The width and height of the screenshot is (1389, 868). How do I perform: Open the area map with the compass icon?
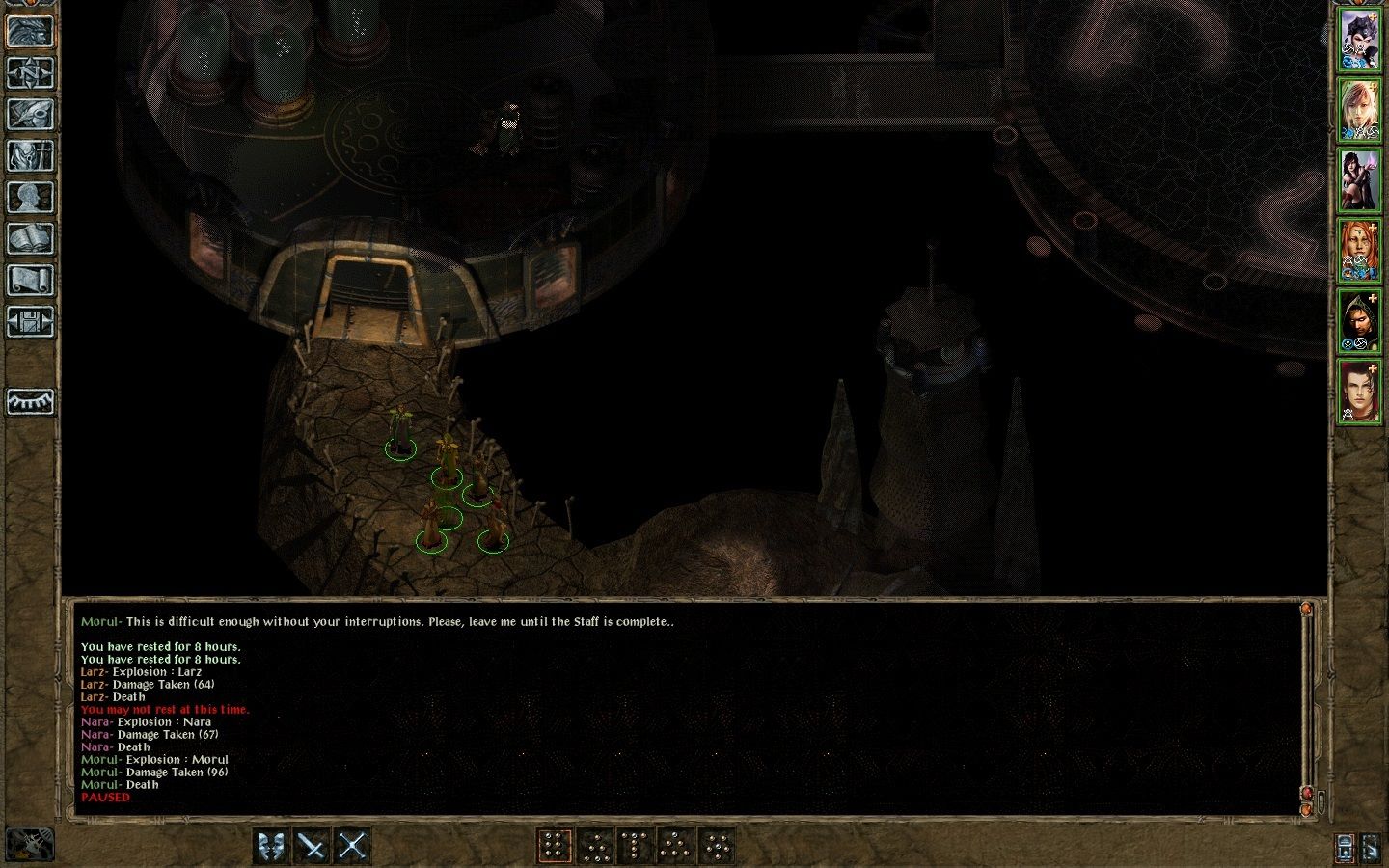click(x=30, y=72)
